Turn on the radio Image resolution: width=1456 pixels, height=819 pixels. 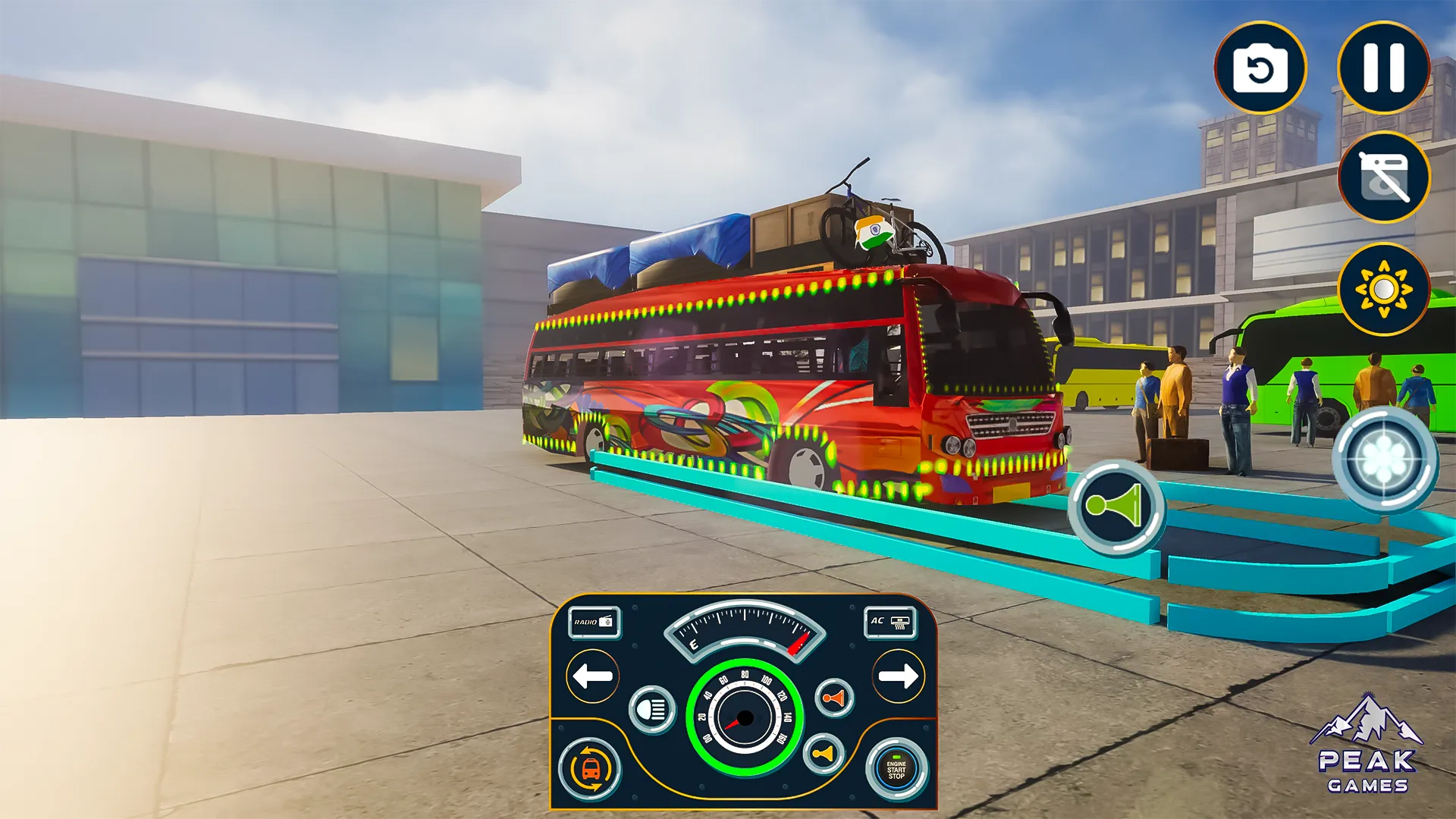point(594,622)
